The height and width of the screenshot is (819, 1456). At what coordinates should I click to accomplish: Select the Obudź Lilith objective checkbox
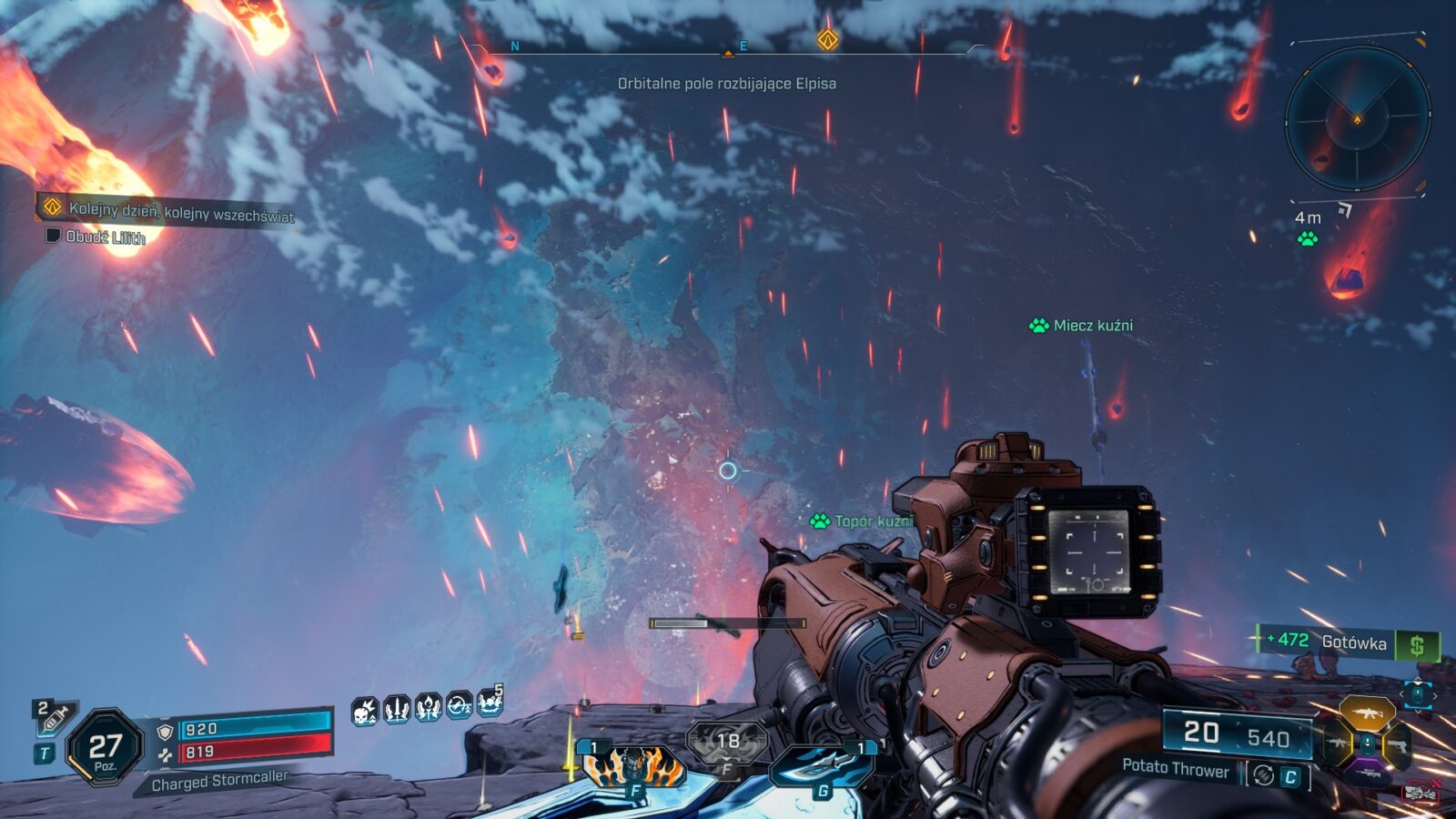[x=54, y=236]
